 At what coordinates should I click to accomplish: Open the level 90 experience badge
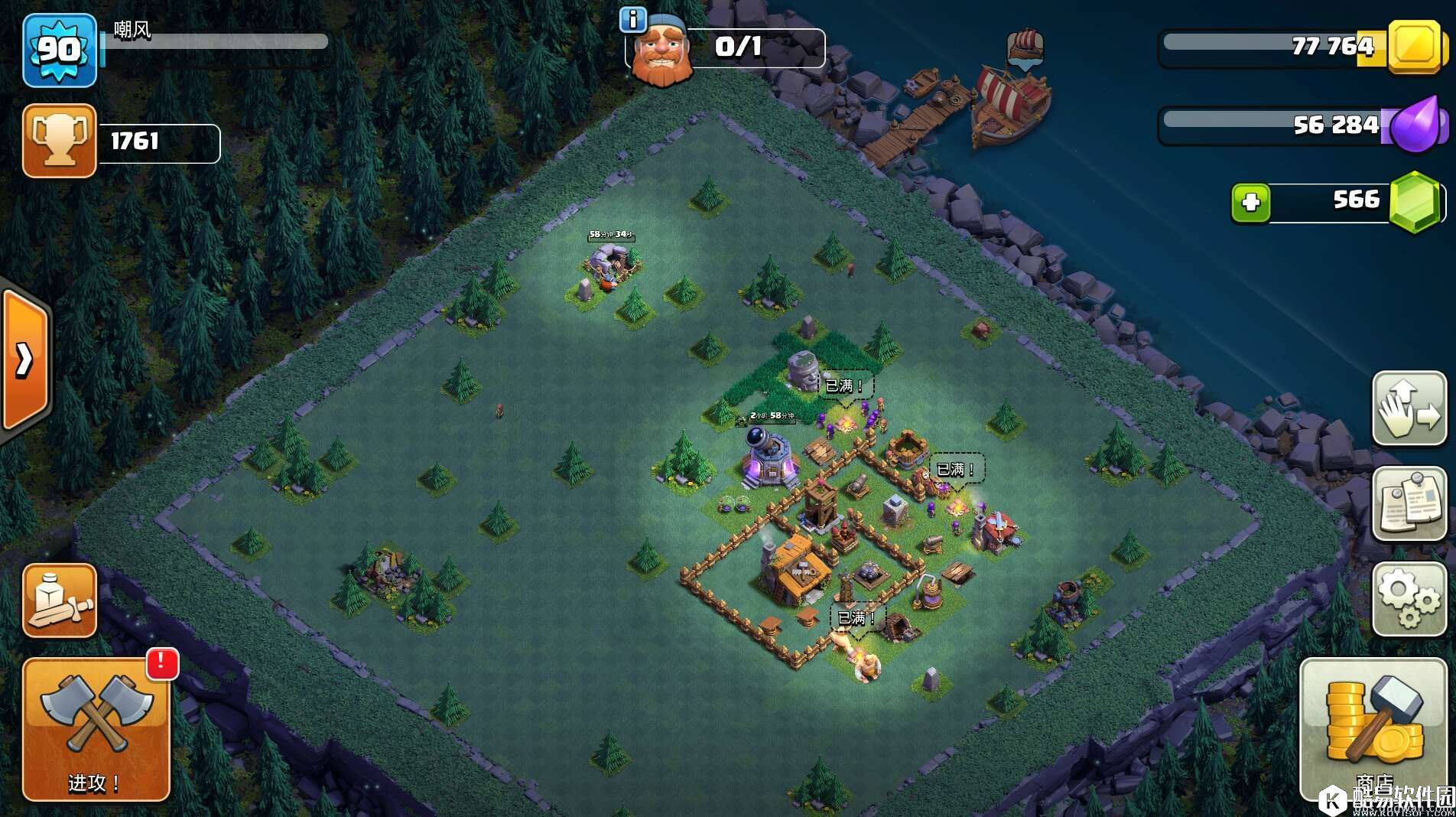tap(60, 50)
